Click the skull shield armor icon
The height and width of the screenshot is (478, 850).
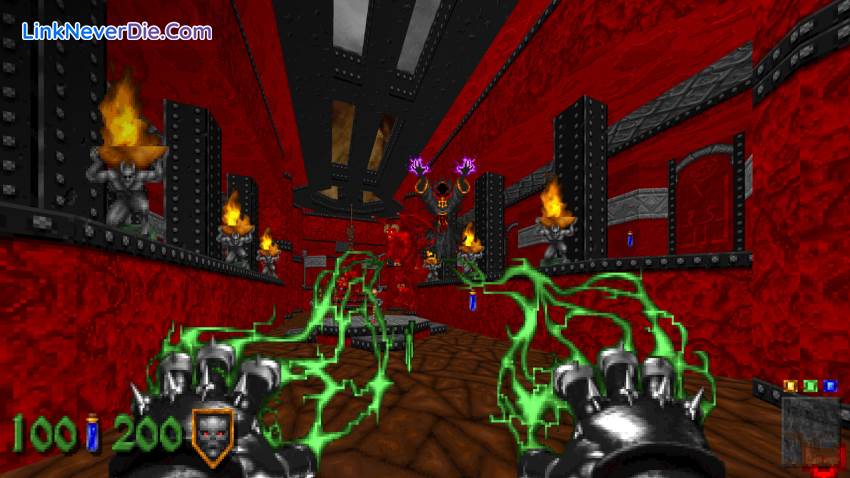tap(213, 436)
